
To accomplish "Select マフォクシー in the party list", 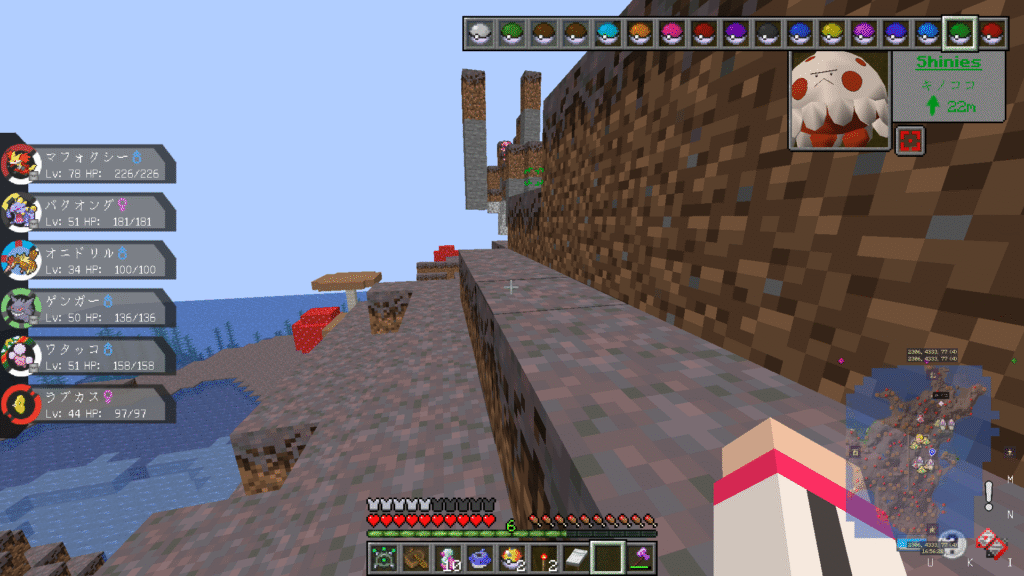I will click(x=90, y=165).
